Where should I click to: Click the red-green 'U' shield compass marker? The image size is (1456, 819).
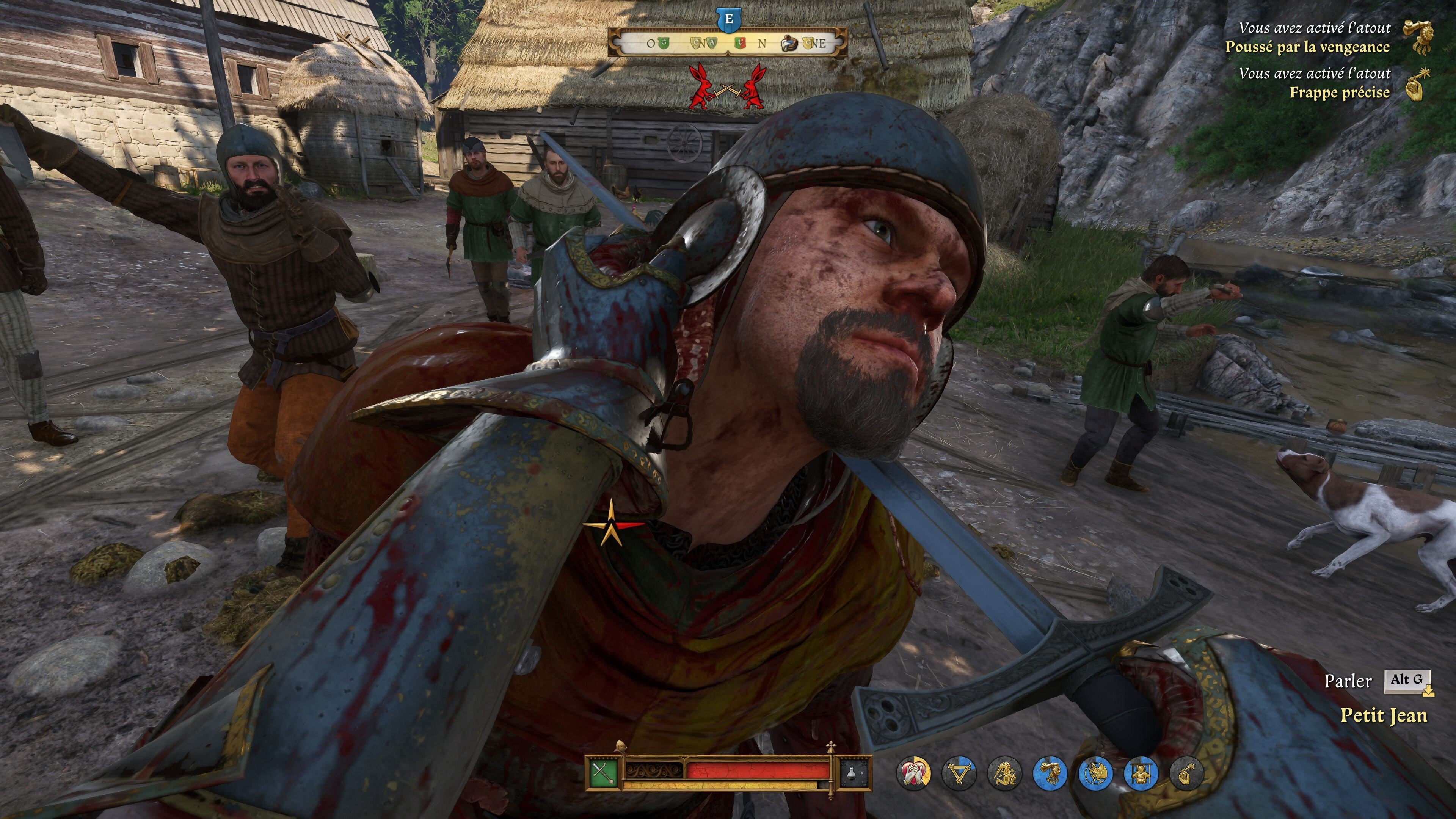741,43
